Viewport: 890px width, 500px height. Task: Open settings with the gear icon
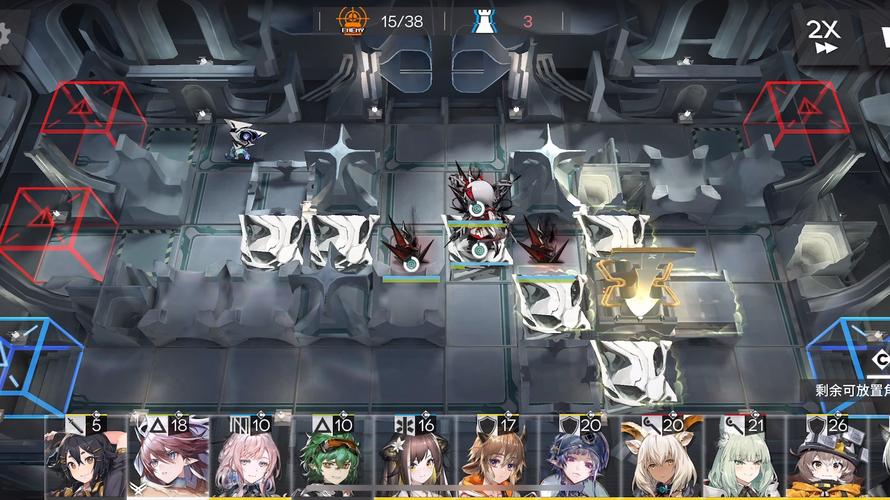pyautogui.click(x=5, y=35)
